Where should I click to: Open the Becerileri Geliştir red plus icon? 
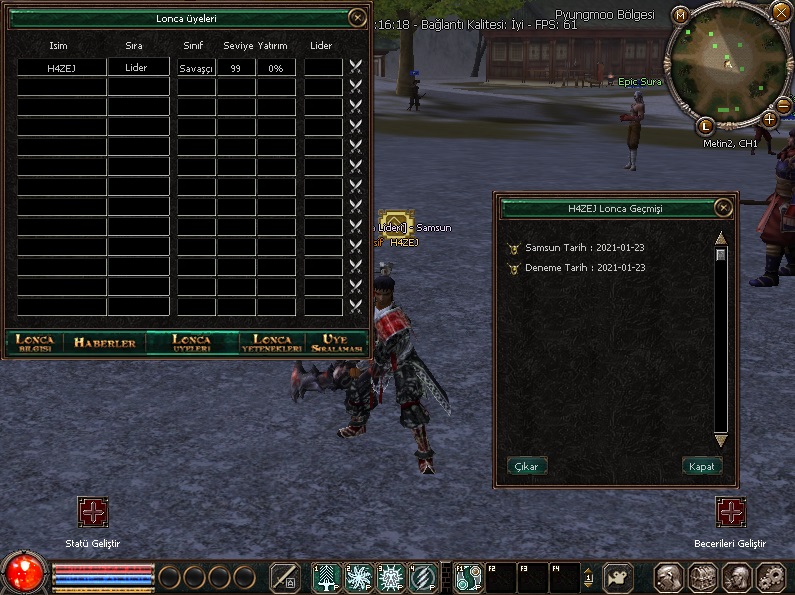click(x=731, y=512)
